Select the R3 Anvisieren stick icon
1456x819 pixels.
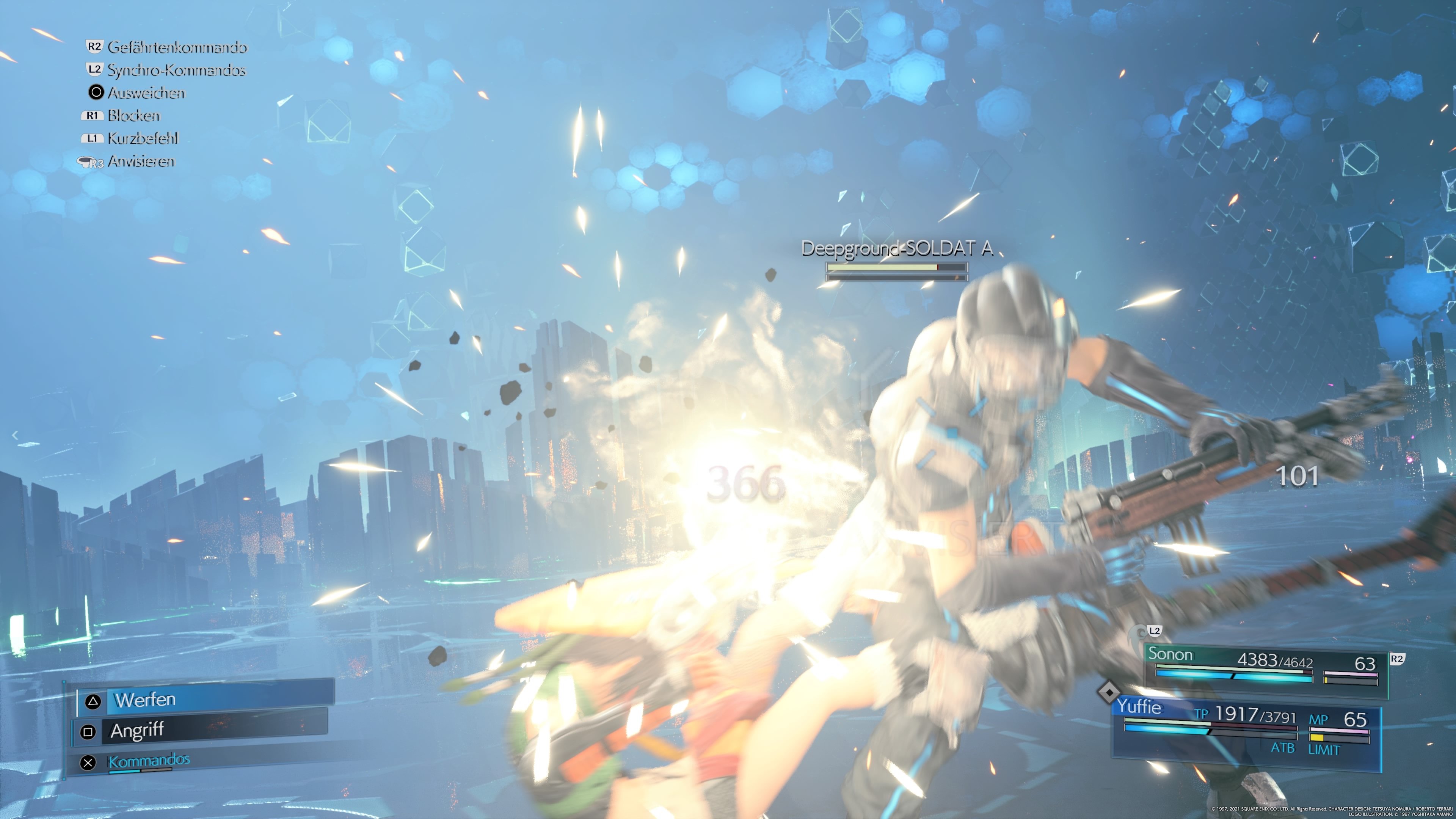pyautogui.click(x=91, y=162)
